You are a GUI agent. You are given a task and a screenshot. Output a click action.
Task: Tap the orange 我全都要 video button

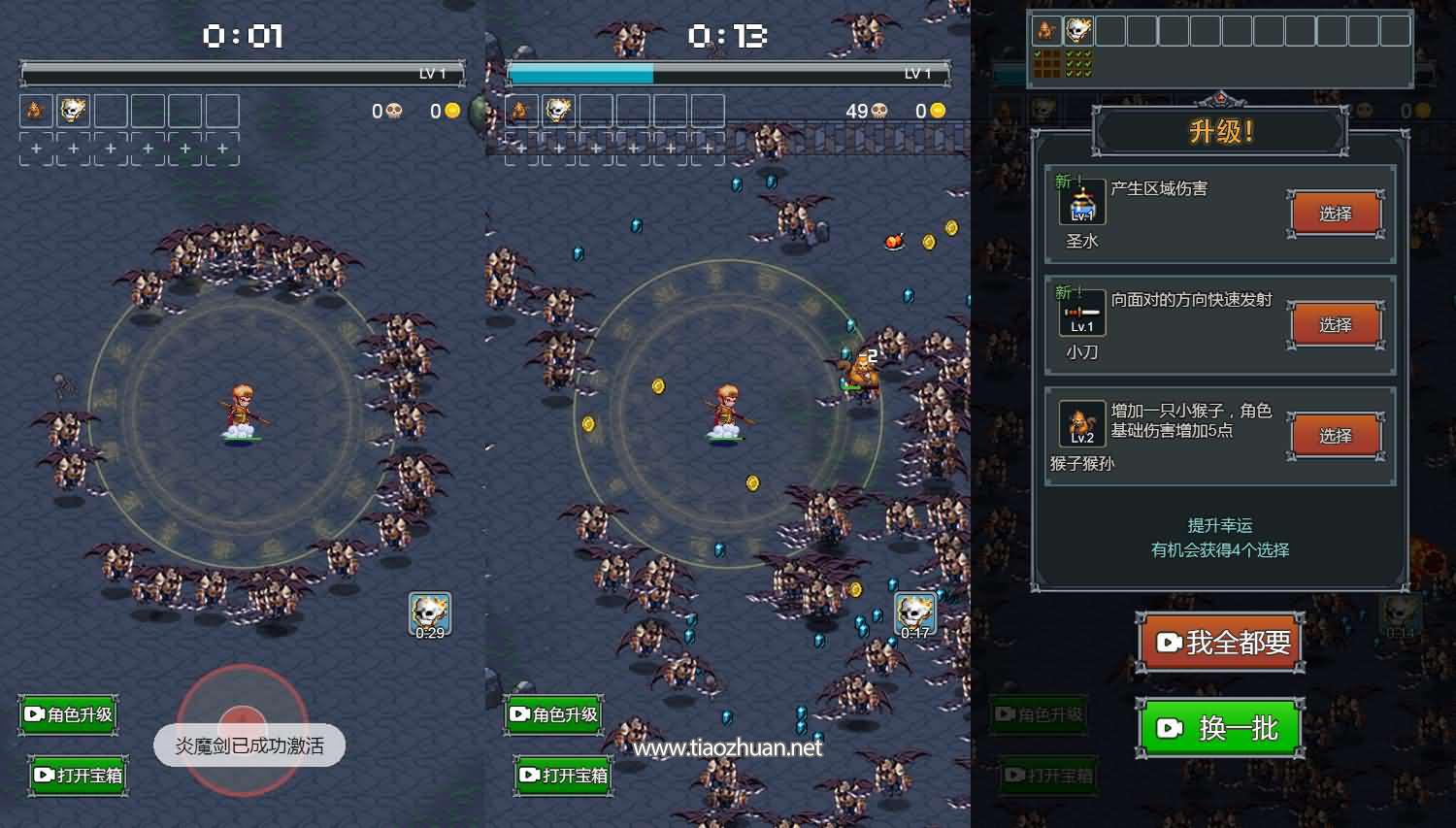[1221, 643]
